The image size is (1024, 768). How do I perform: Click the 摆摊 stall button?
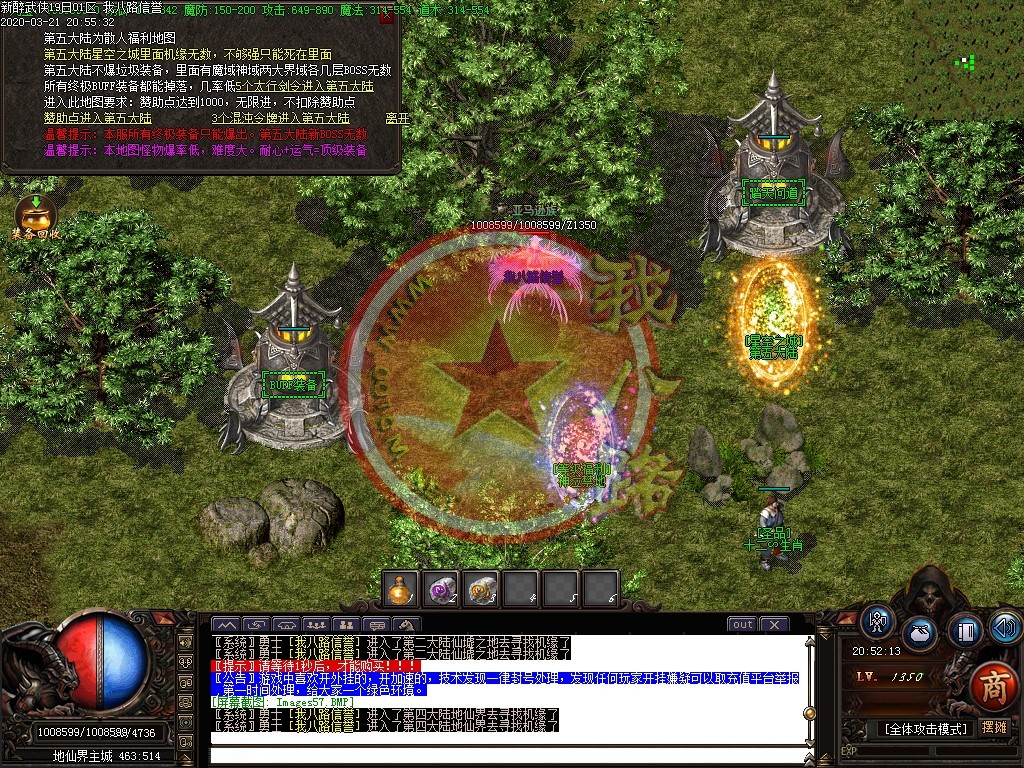click(x=995, y=727)
